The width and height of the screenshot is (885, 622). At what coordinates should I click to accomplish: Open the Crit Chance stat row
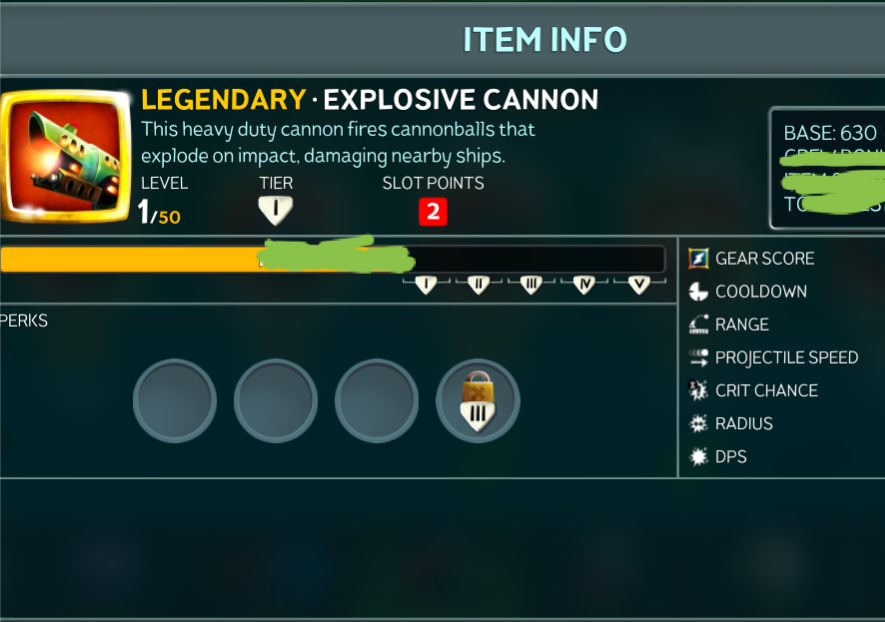tap(765, 391)
